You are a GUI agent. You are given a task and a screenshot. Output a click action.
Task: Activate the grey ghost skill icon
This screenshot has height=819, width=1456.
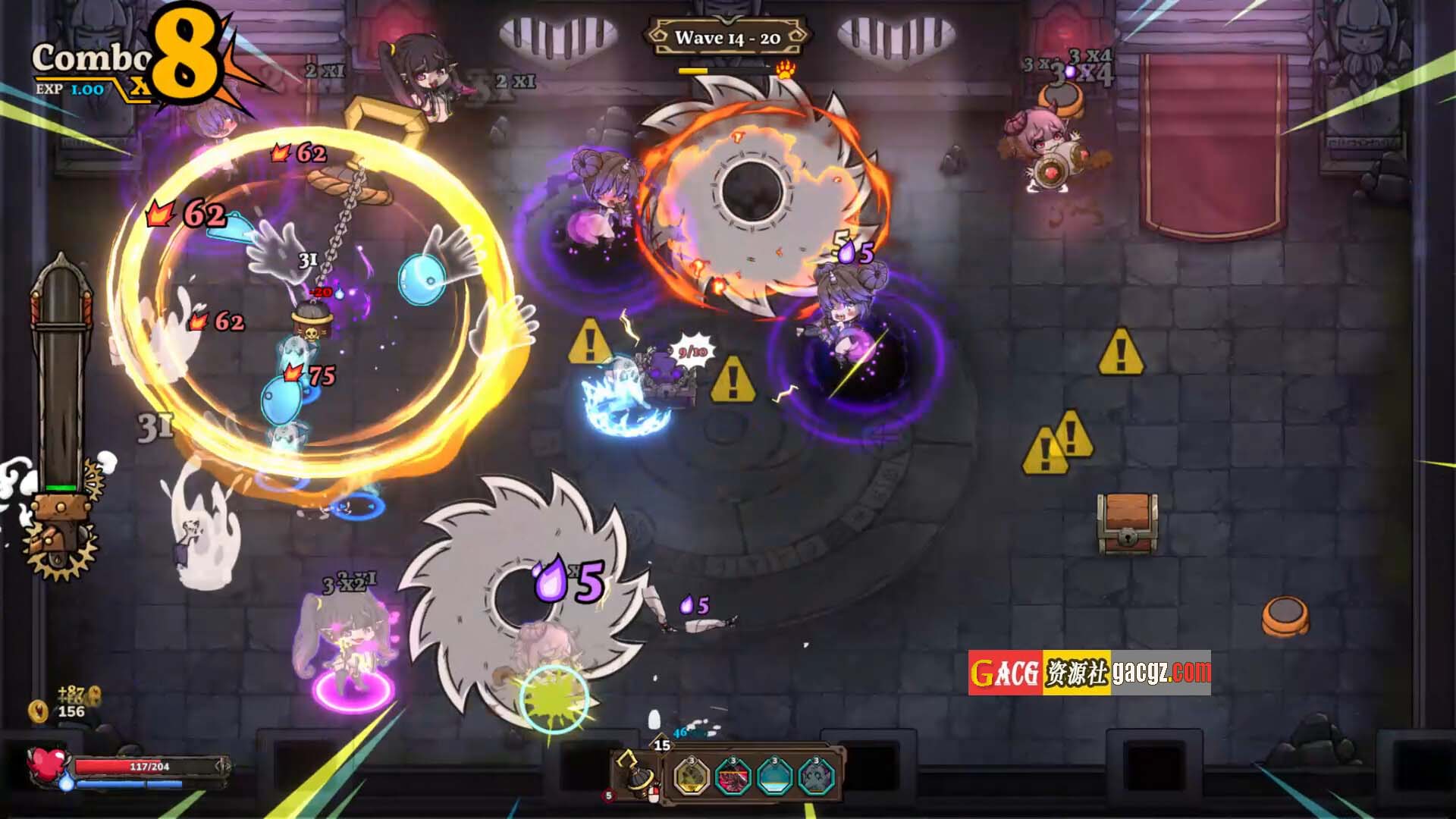816,777
